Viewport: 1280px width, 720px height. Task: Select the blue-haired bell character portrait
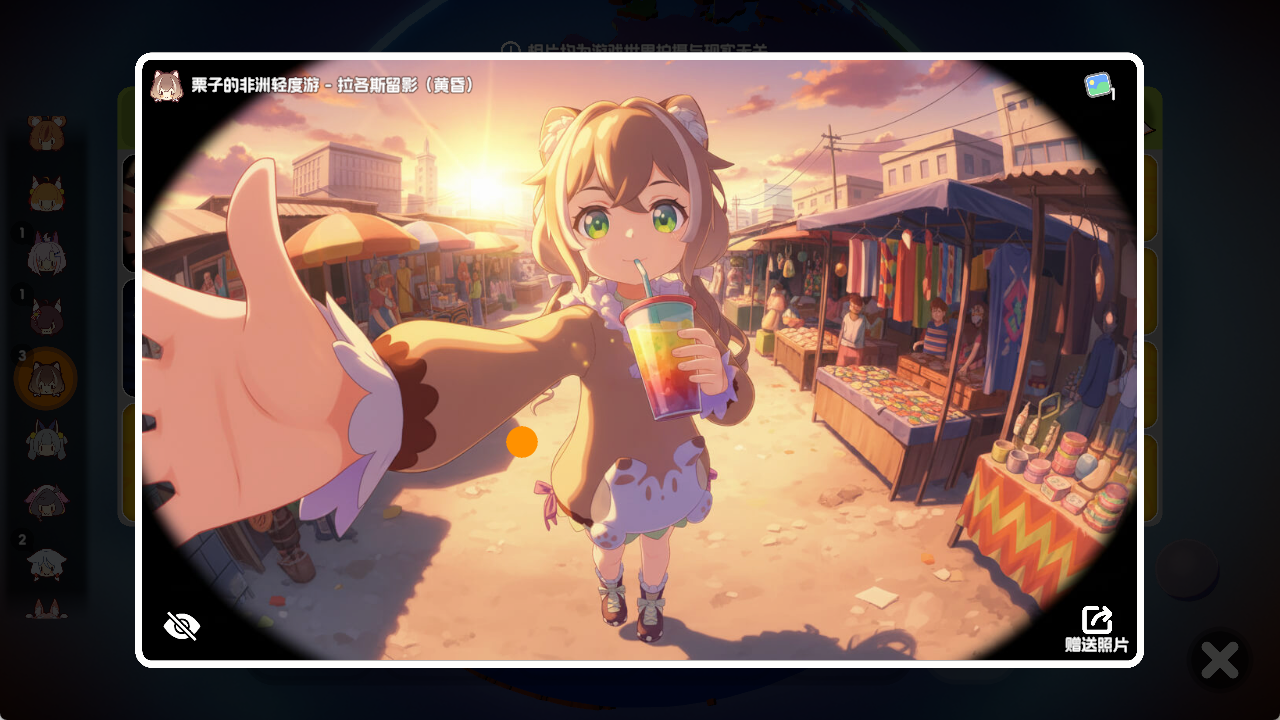tap(44, 443)
